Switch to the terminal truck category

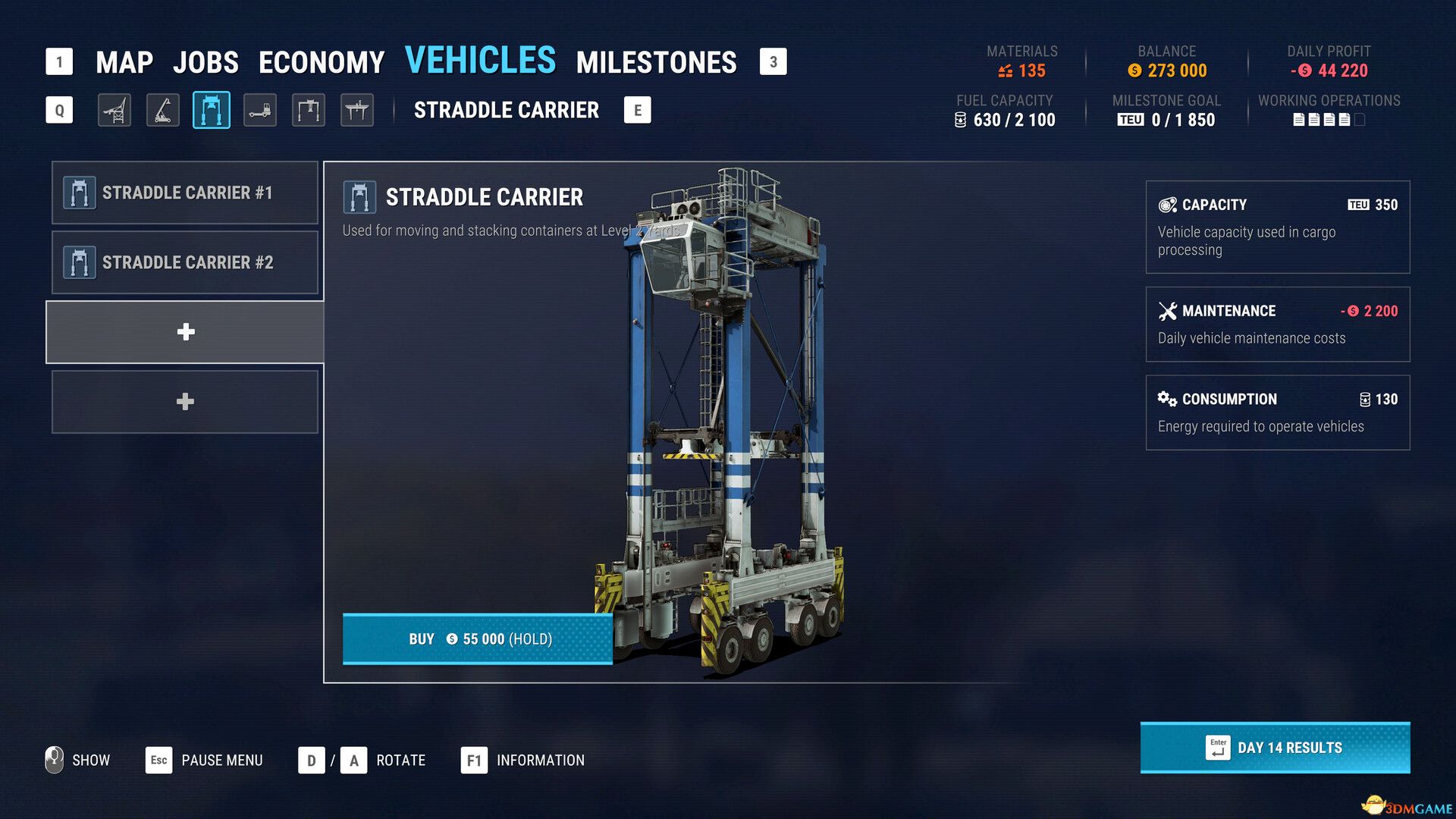coord(260,111)
